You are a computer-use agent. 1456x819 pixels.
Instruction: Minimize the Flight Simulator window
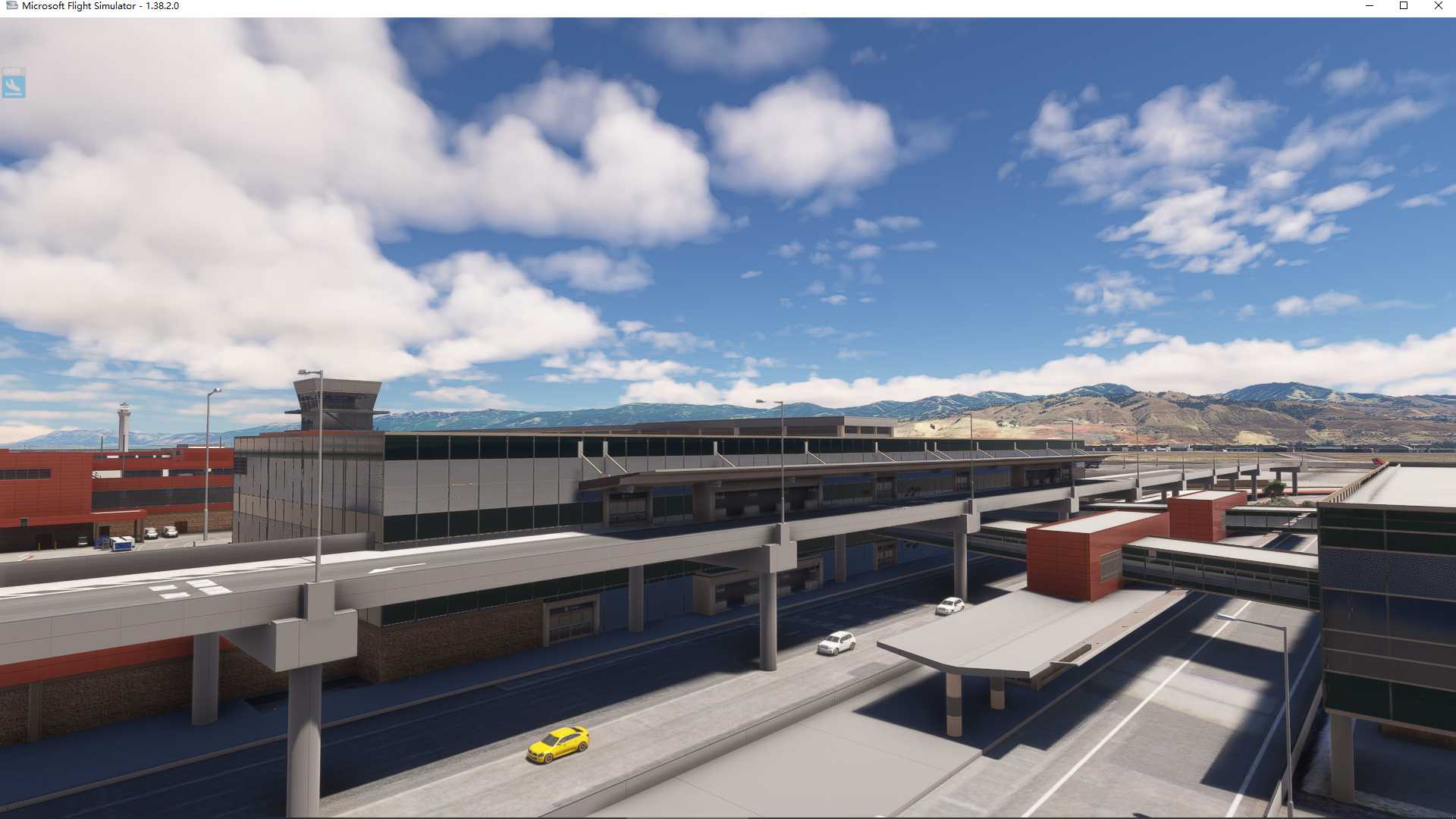[1369, 6]
